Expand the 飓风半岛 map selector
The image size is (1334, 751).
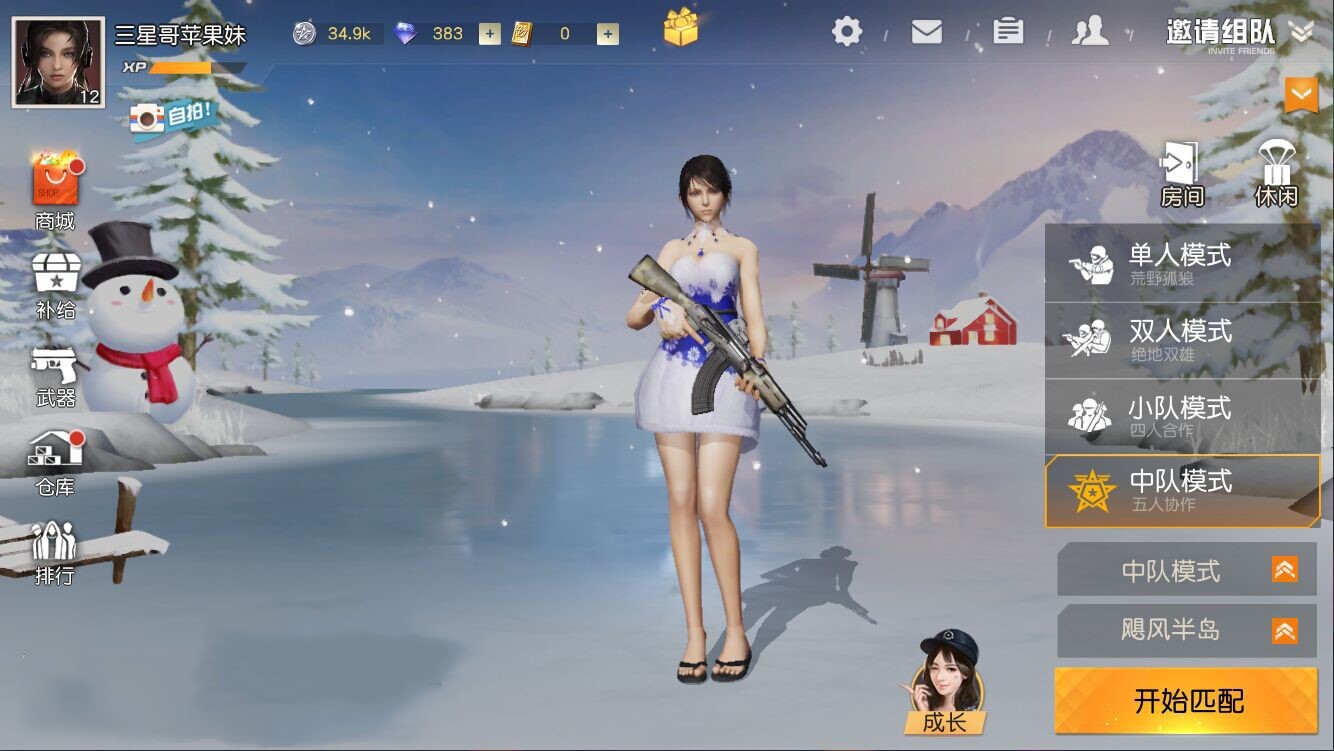click(1186, 631)
